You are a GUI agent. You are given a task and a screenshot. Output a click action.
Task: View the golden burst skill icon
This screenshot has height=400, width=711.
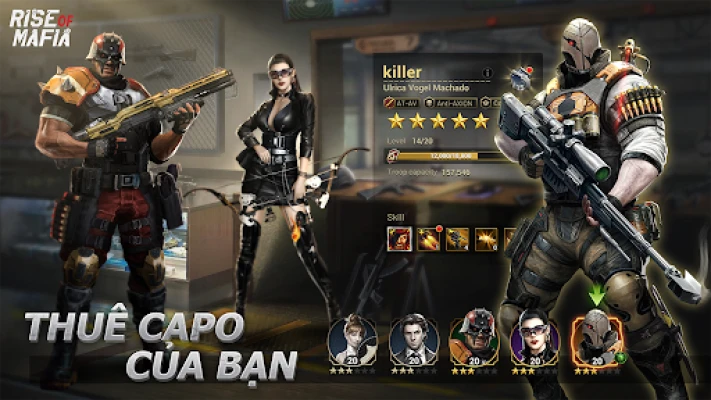point(486,239)
